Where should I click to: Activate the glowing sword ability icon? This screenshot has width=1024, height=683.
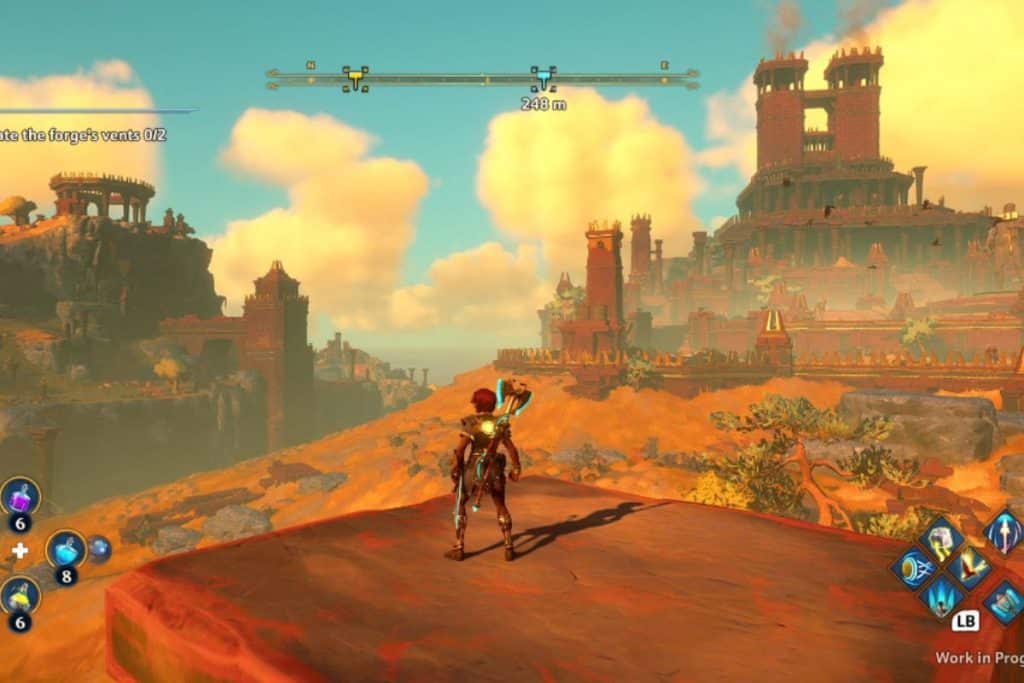[x=1003, y=531]
